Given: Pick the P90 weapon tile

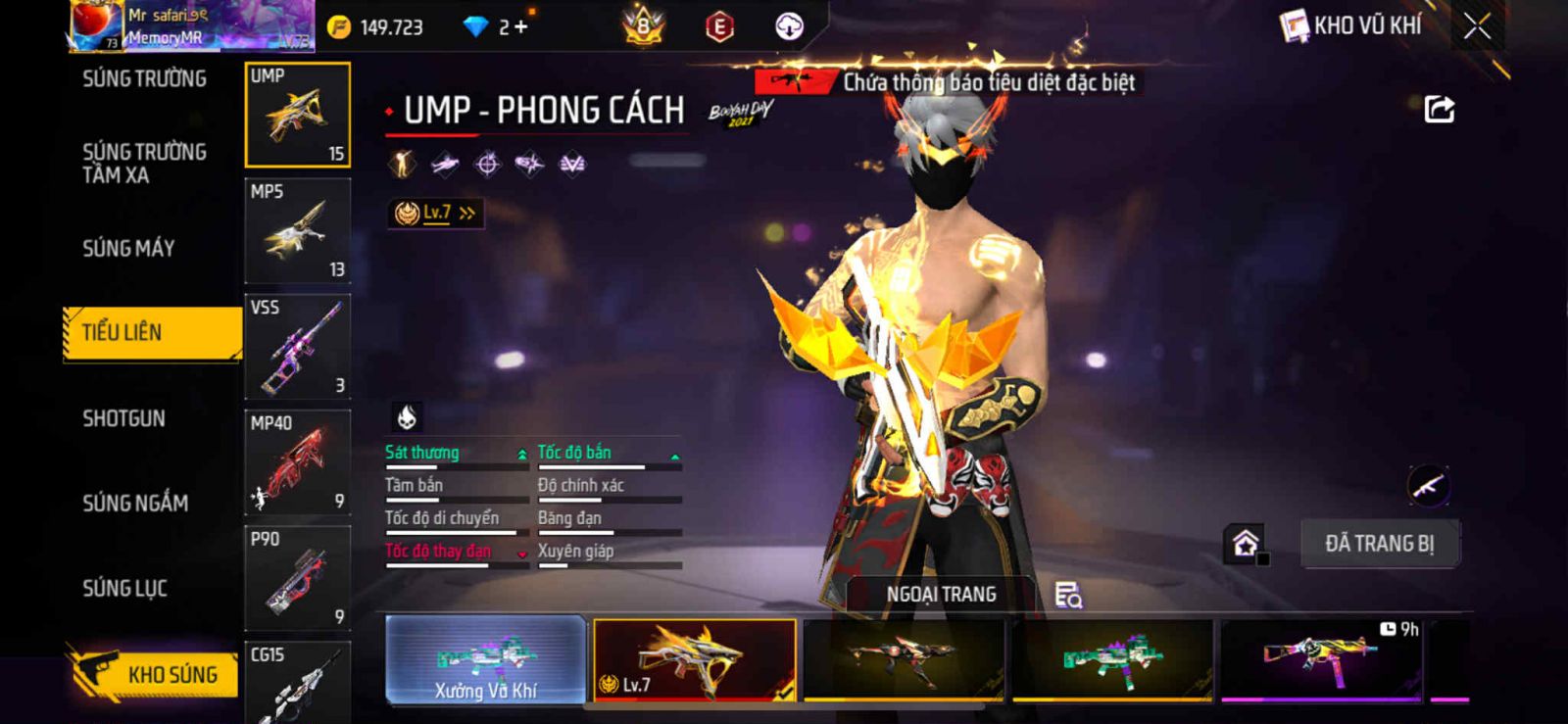Looking at the screenshot, I should coord(297,578).
